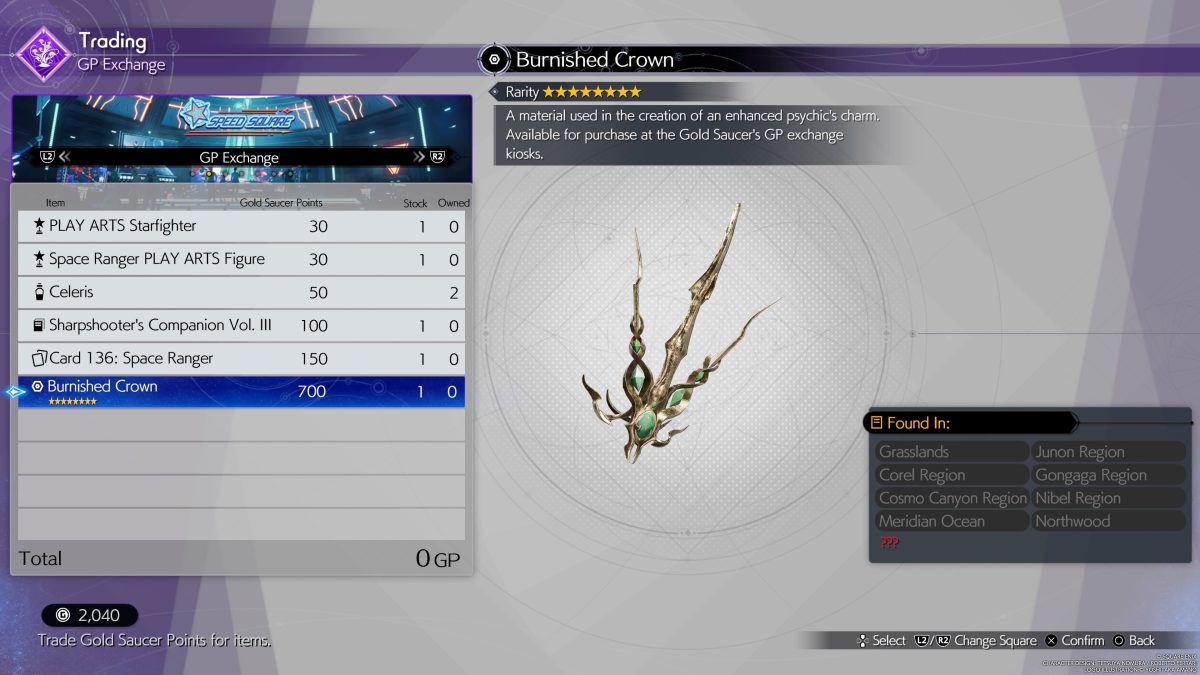Screen dimensions: 1200x675
Task: Choose Corel Region location entry
Action: [950, 475]
